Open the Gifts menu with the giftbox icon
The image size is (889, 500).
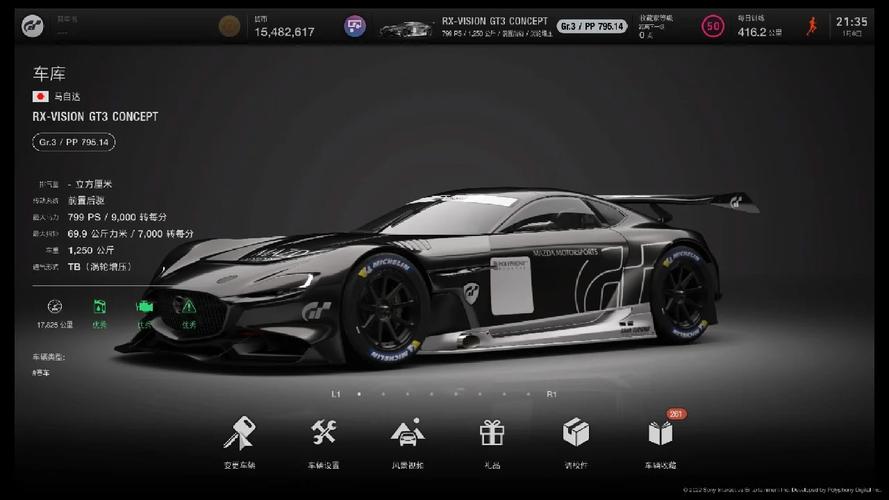pos(491,433)
